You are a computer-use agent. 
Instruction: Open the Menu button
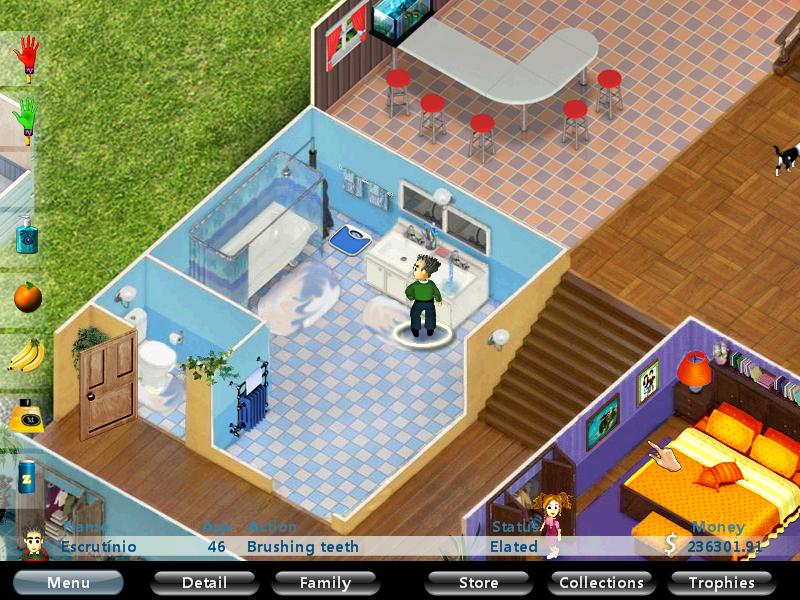point(68,582)
